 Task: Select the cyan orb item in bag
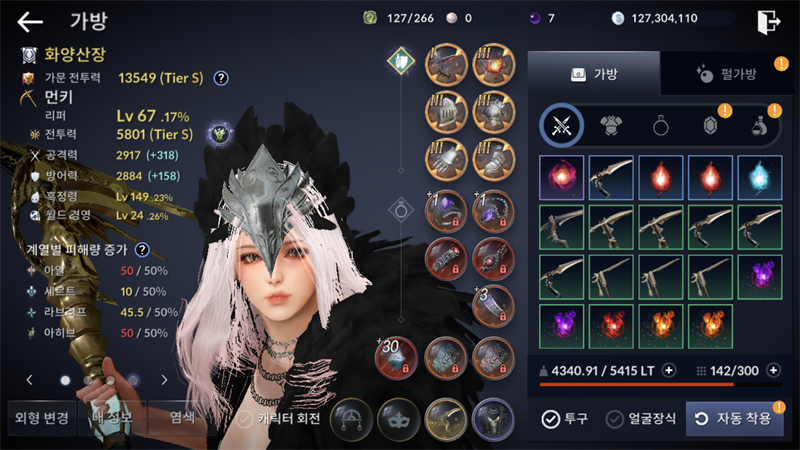click(x=759, y=177)
